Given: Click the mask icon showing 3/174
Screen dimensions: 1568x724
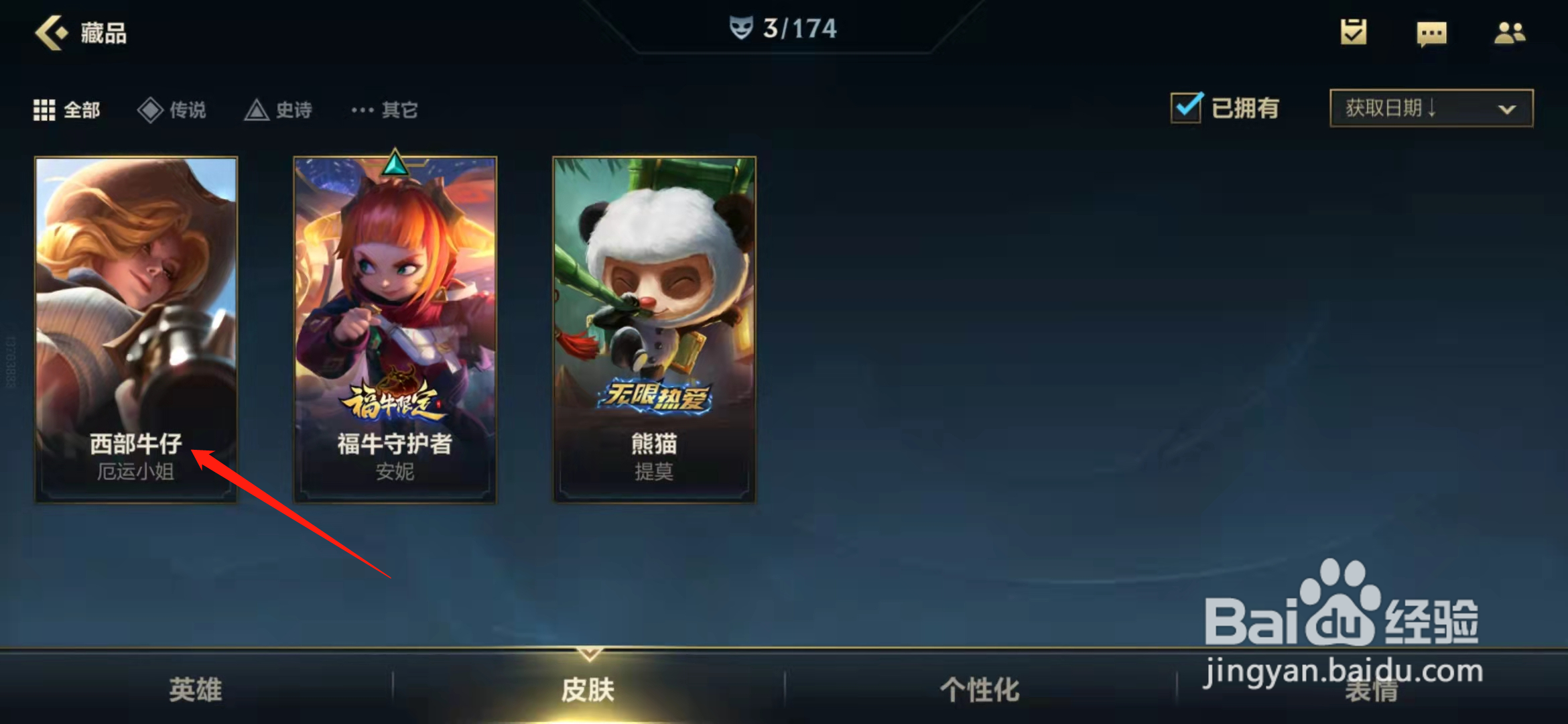Looking at the screenshot, I should (x=742, y=28).
